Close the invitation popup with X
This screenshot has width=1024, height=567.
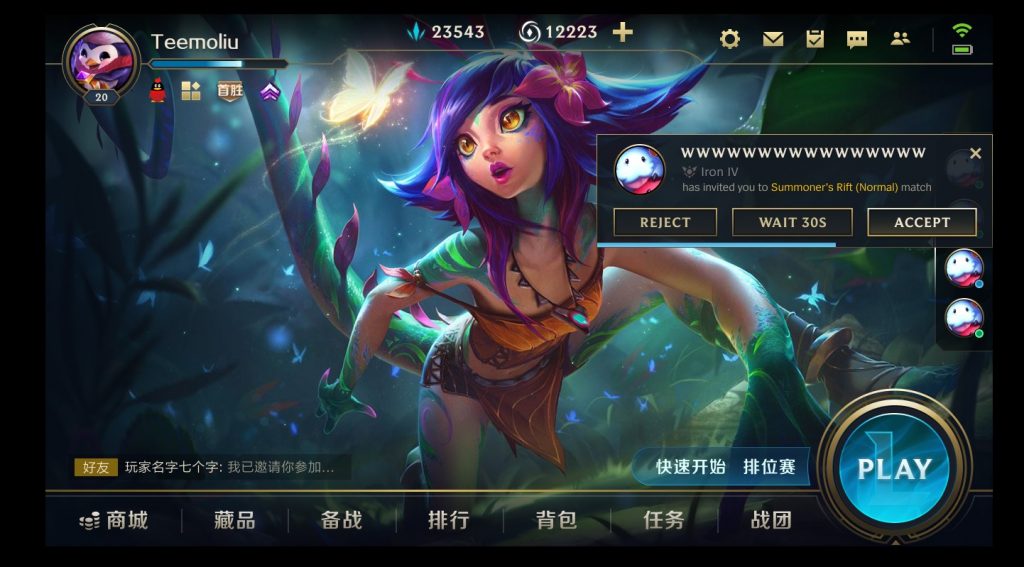tap(976, 153)
